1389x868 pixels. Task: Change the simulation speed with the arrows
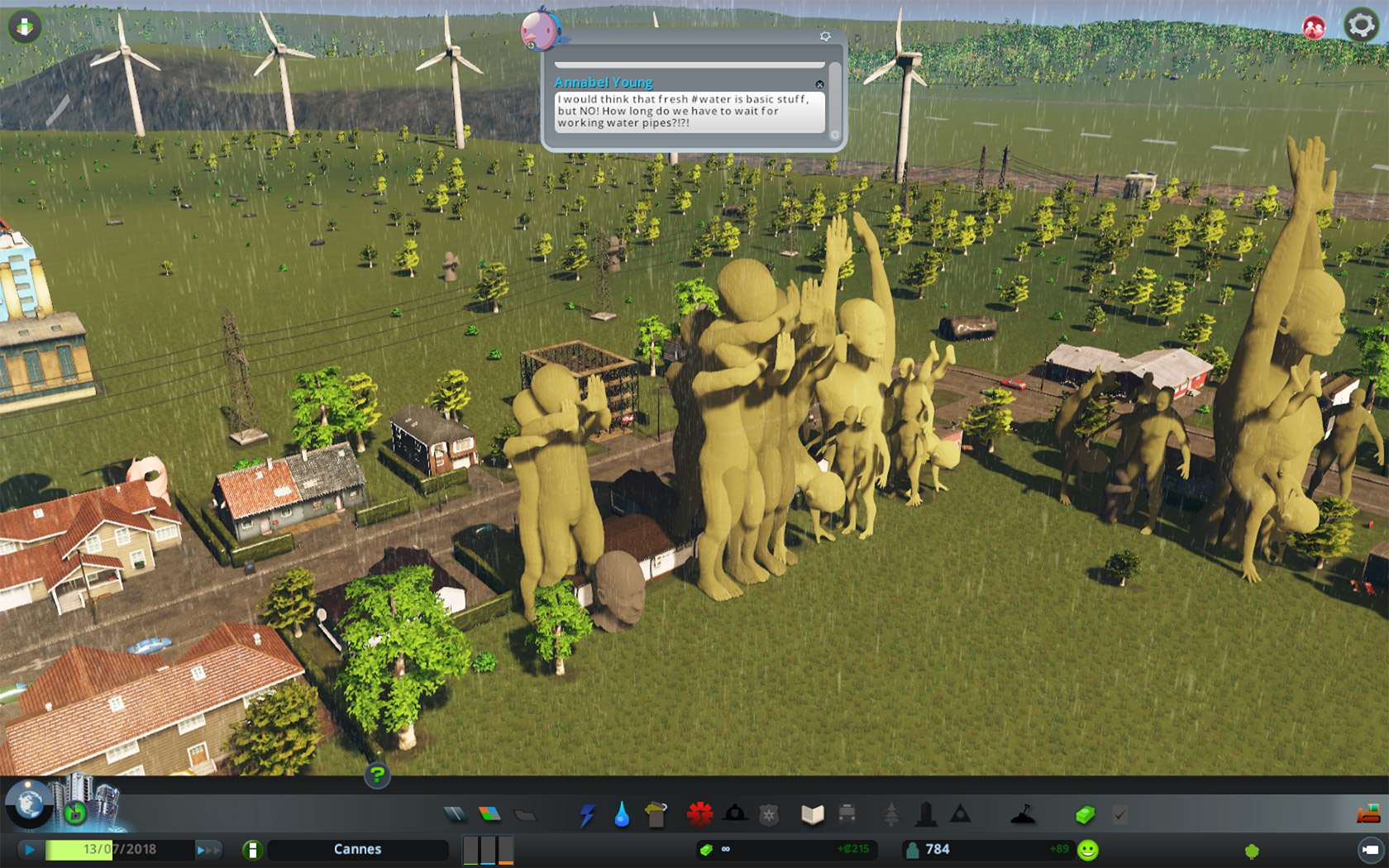coord(208,849)
